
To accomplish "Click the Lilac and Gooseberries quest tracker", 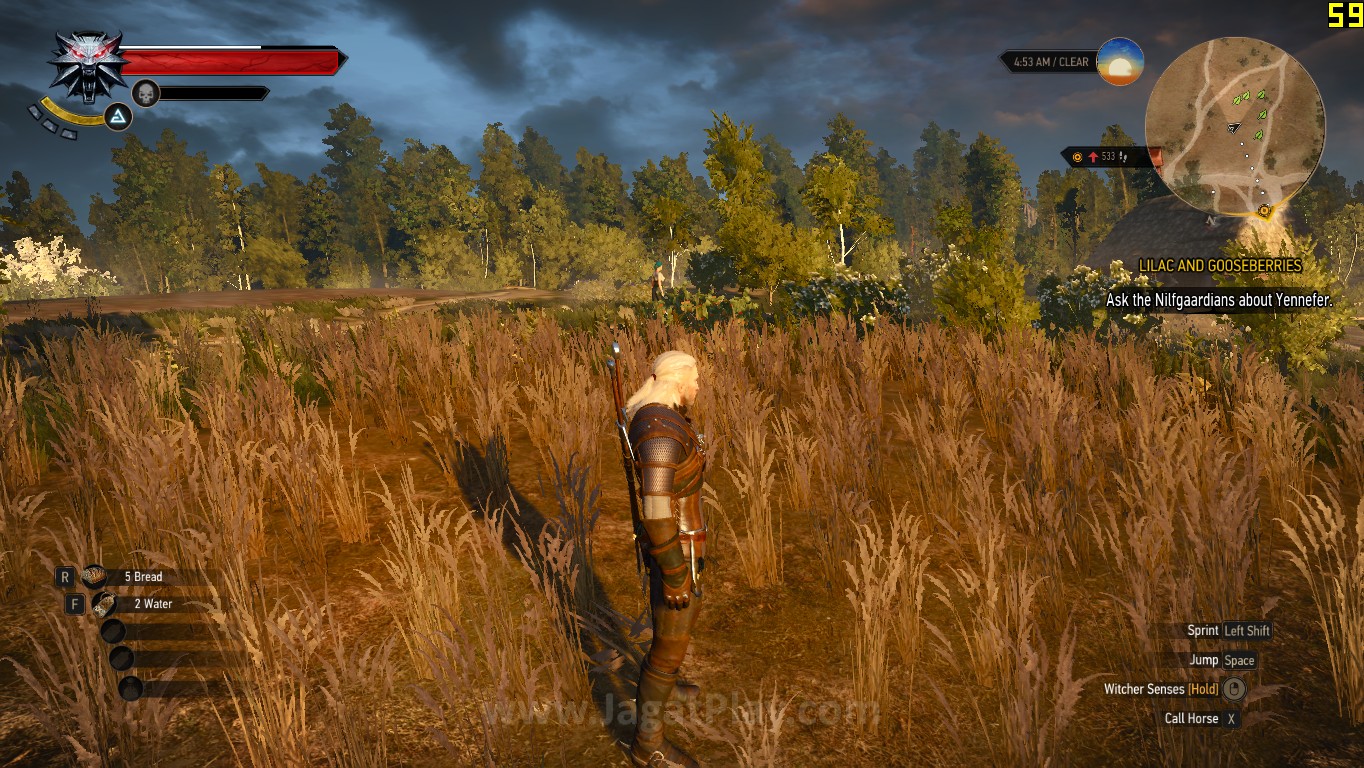I will [1220, 266].
